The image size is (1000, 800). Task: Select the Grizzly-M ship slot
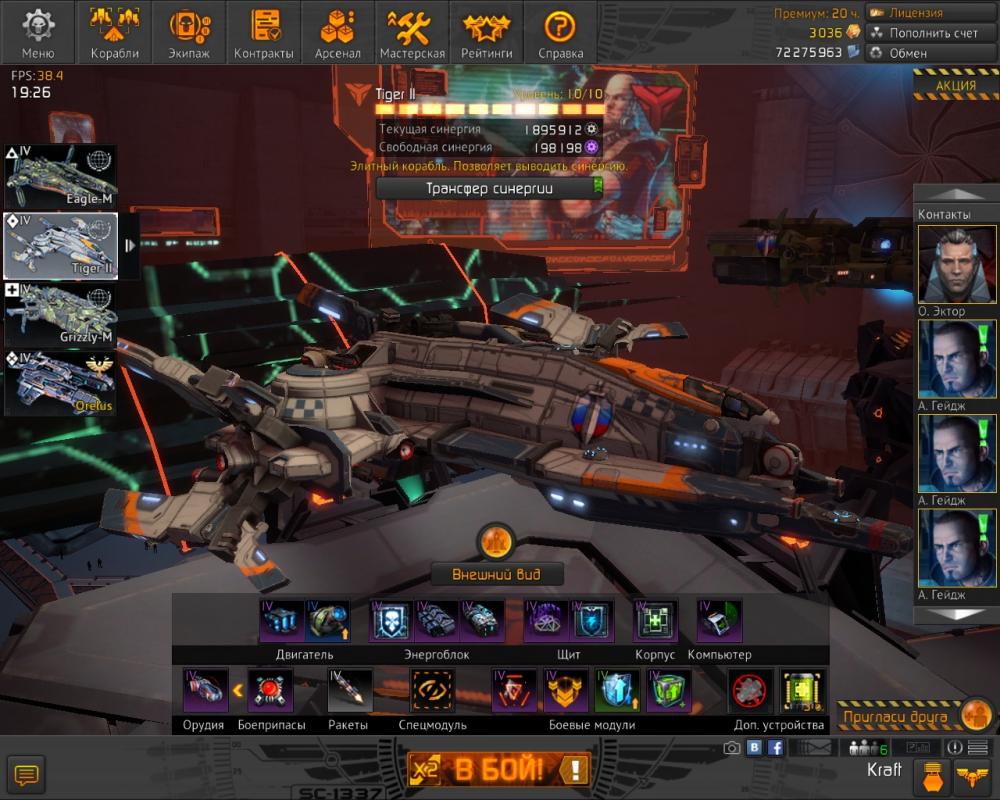tap(62, 313)
